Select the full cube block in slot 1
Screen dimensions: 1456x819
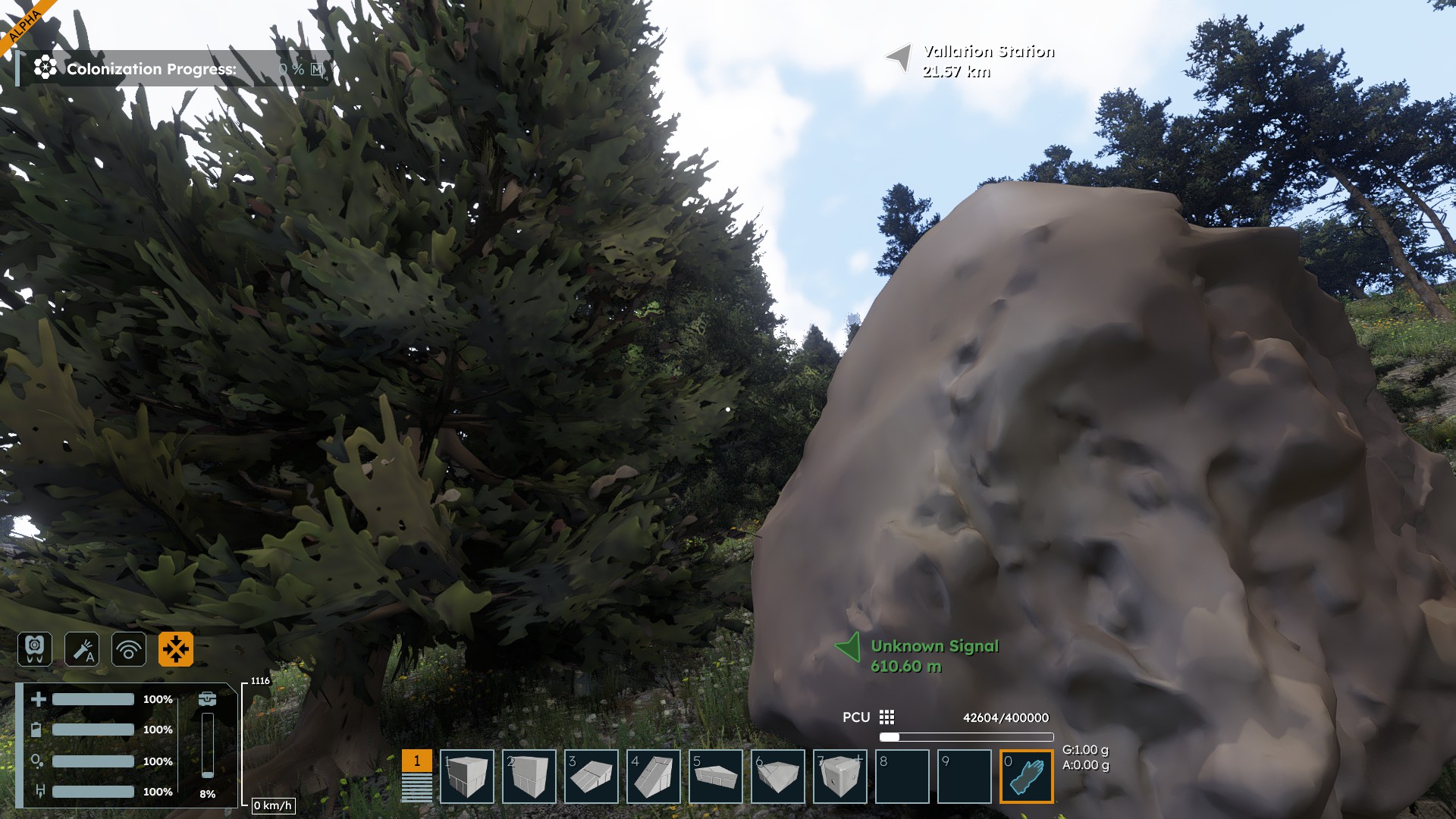(466, 777)
